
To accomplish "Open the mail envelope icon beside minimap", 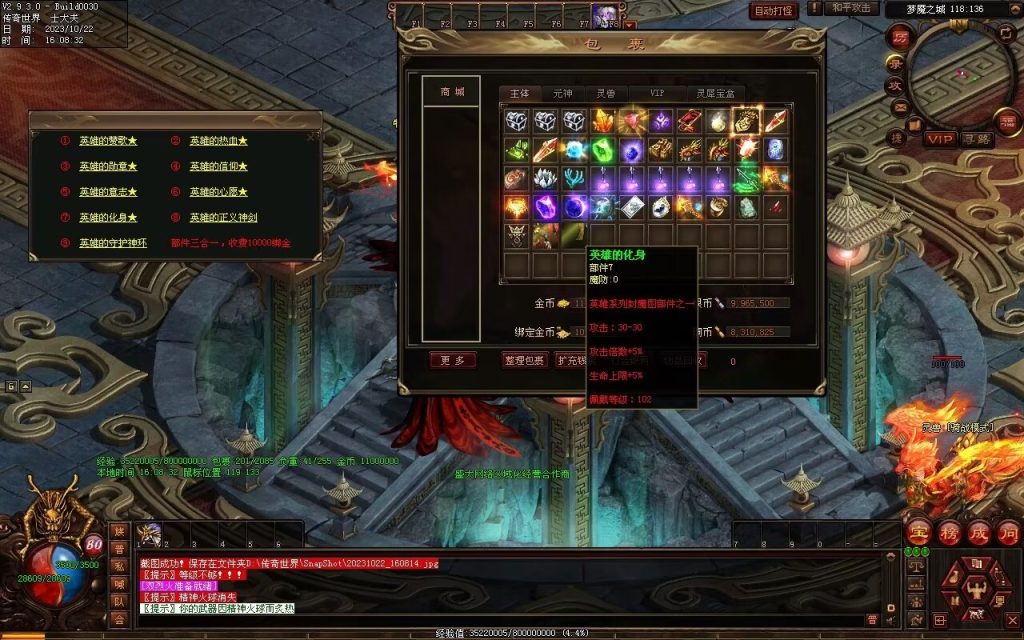I will pos(899,107).
